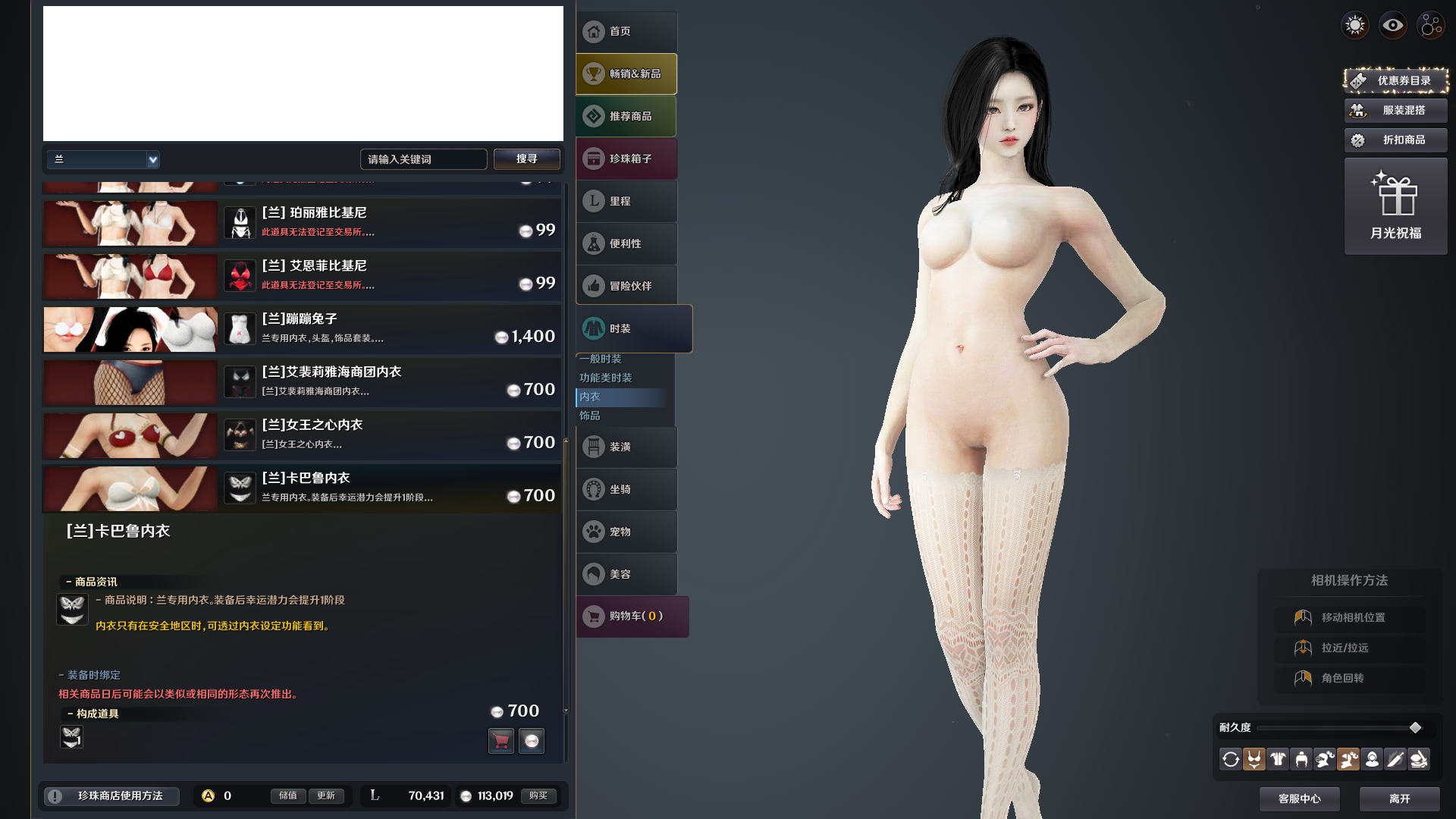Adjust the 耐久度 durability slider
1456x819 pixels.
pos(1415,726)
